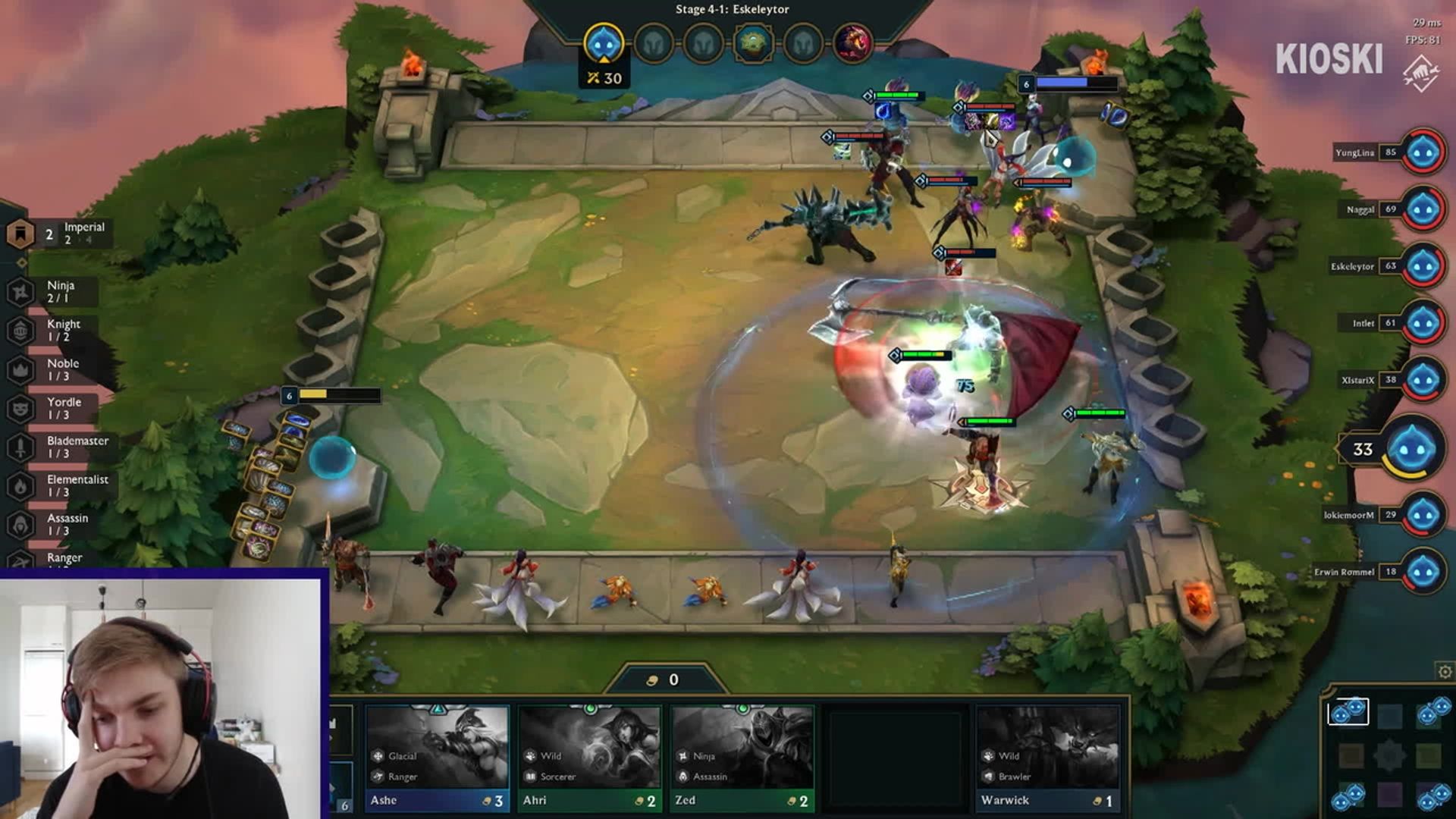Purchase the Ahri champion card
Screen dimensions: 1456x819
(x=589, y=758)
